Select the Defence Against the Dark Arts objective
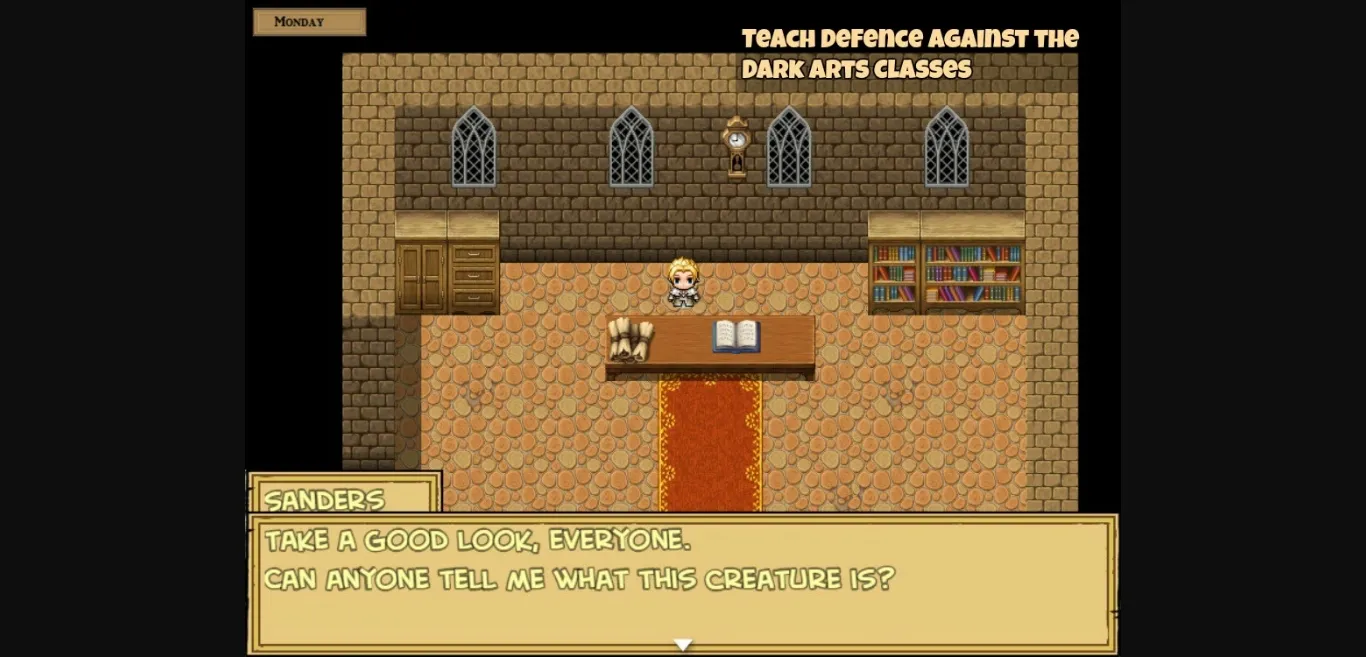Image resolution: width=1366 pixels, height=657 pixels. click(909, 54)
